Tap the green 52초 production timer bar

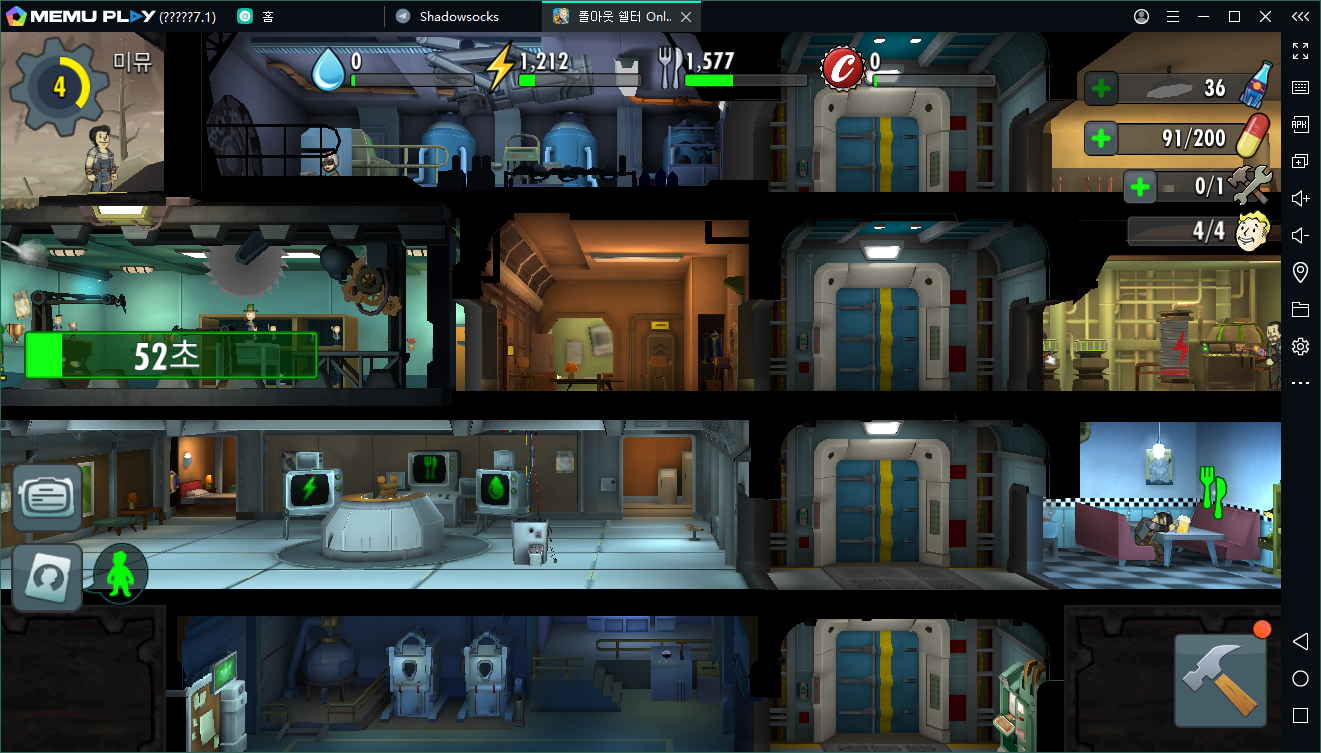click(x=170, y=356)
